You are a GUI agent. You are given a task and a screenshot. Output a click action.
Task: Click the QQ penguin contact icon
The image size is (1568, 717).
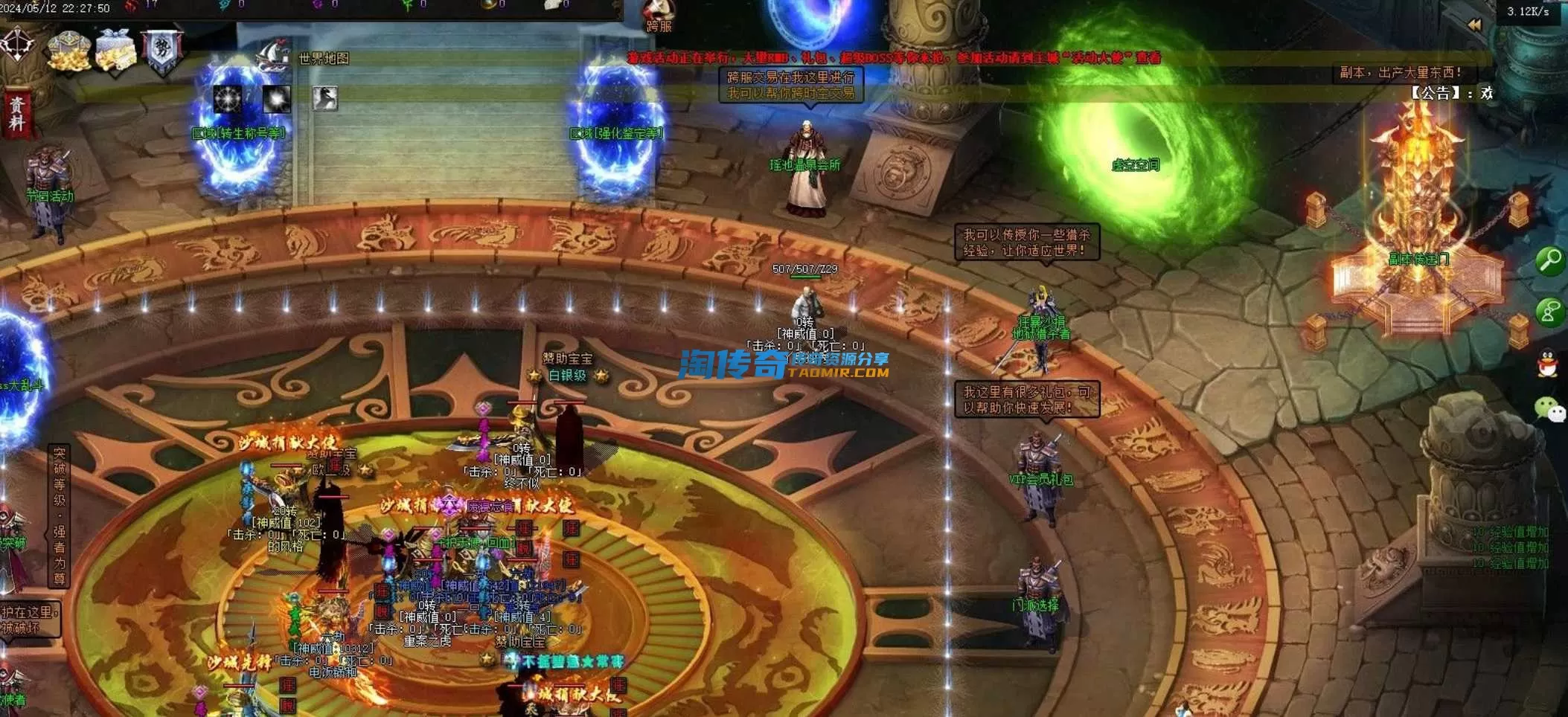pyautogui.click(x=1549, y=363)
